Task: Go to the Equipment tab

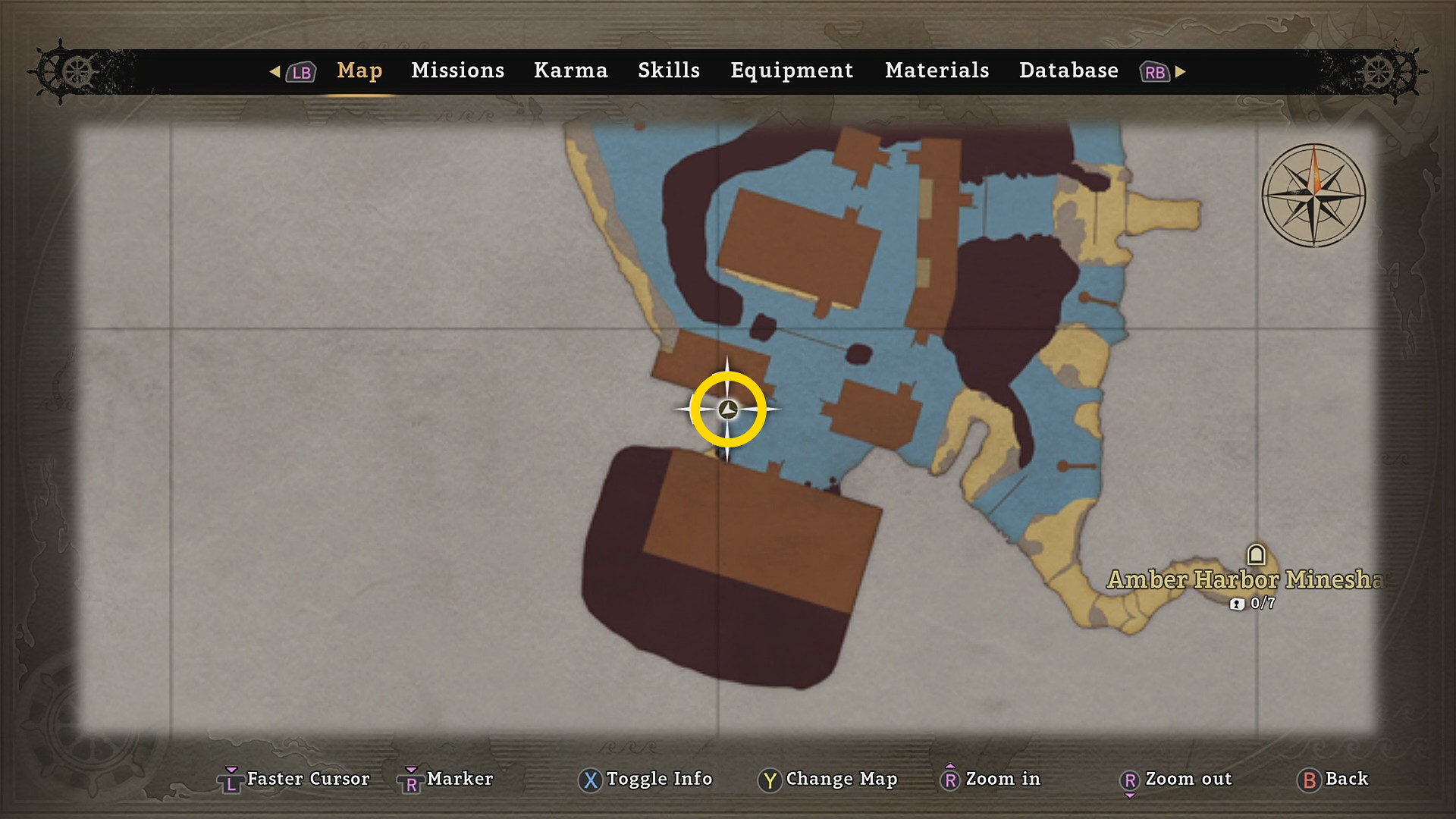Action: pyautogui.click(x=792, y=71)
